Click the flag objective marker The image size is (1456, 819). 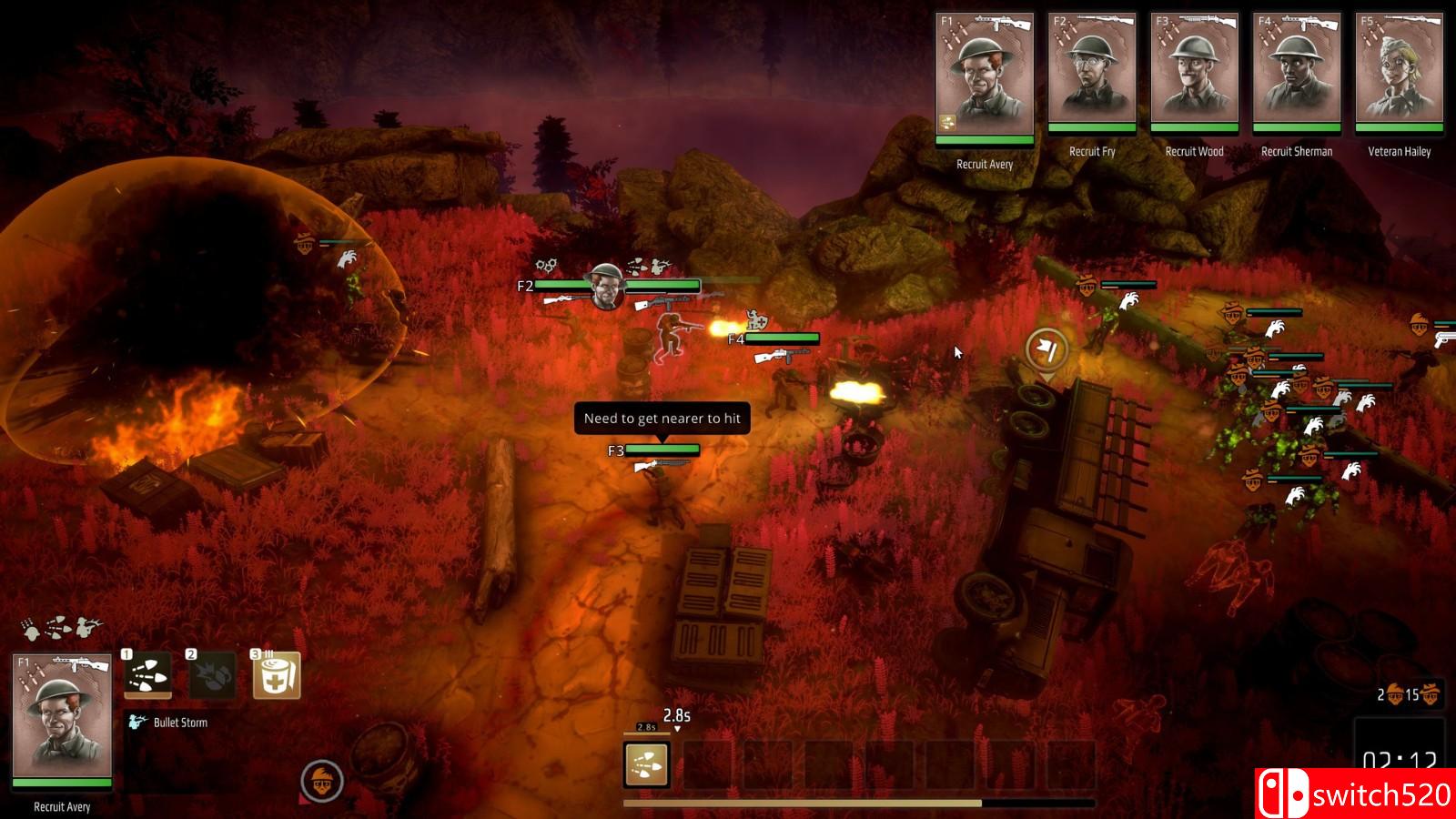click(1047, 349)
